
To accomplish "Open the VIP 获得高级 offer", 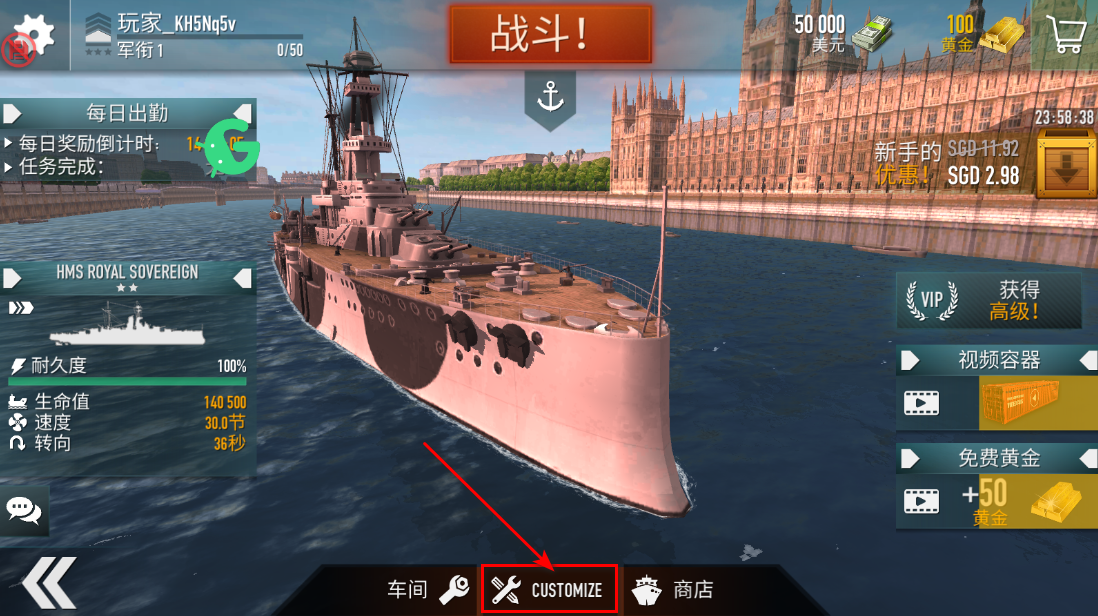I will point(988,300).
